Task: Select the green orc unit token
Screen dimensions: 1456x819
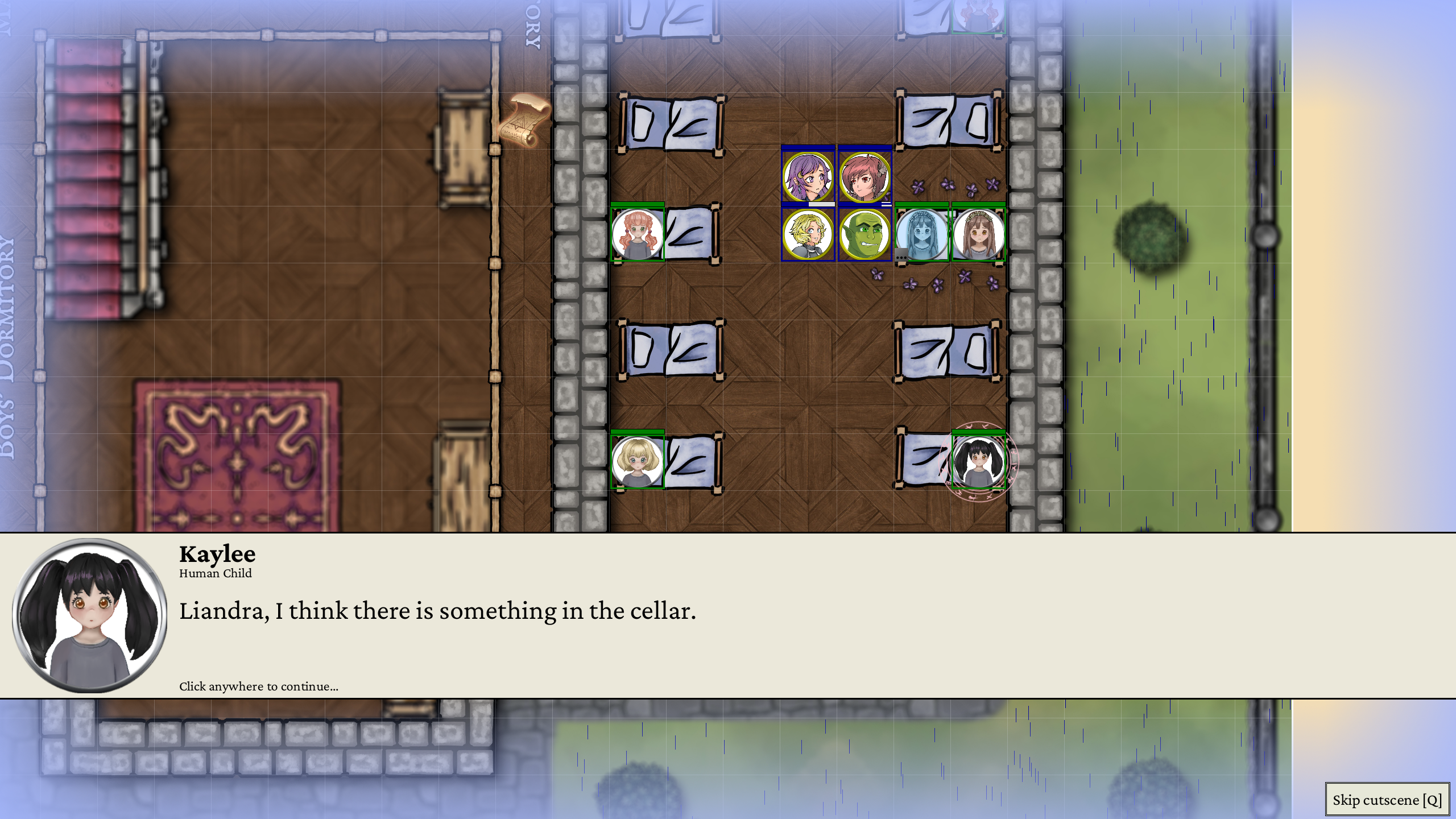Action: pyautogui.click(x=864, y=234)
